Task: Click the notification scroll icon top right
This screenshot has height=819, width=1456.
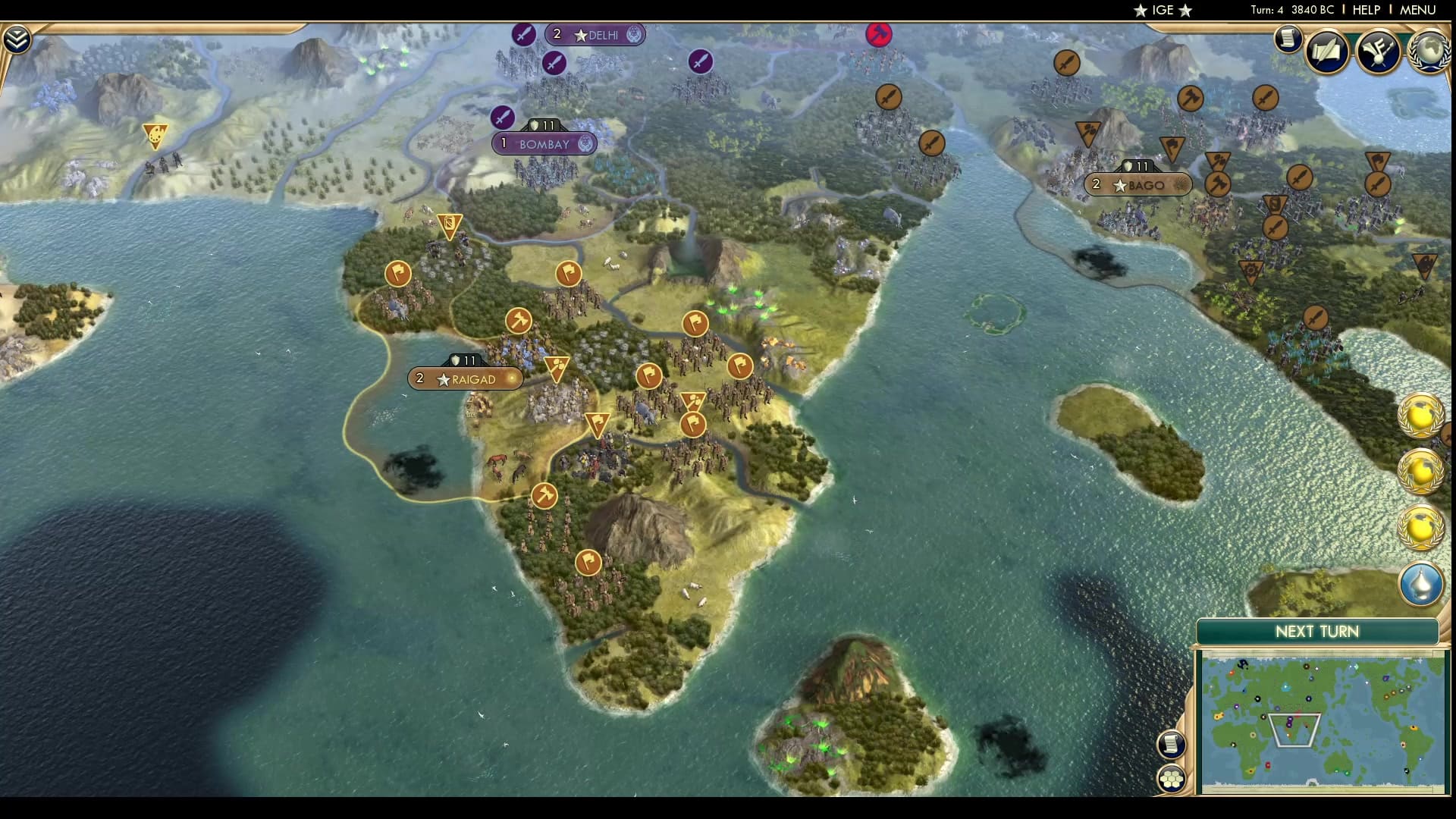Action: click(x=1287, y=39)
